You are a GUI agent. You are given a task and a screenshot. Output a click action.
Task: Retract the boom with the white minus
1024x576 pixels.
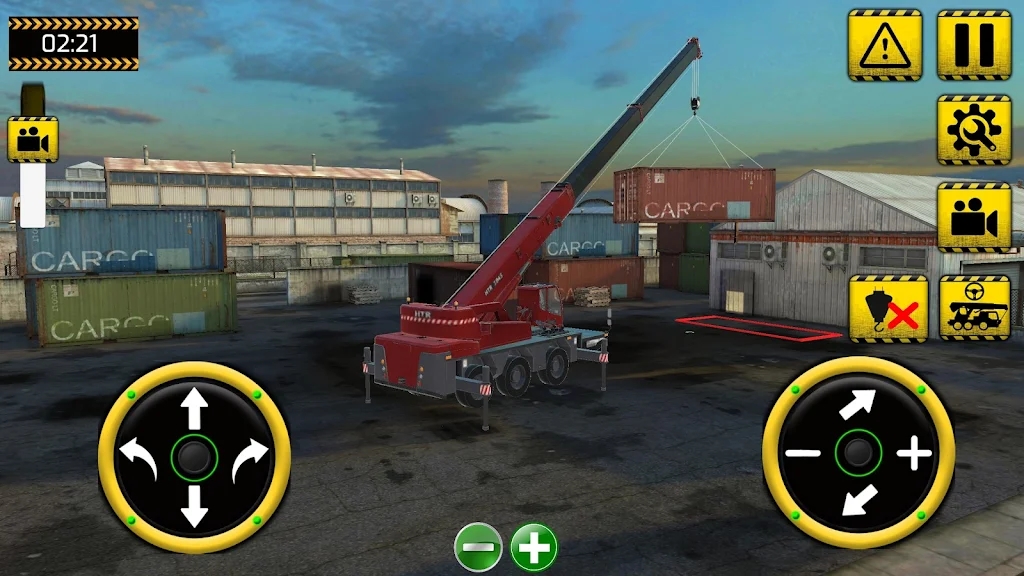[x=802, y=454]
